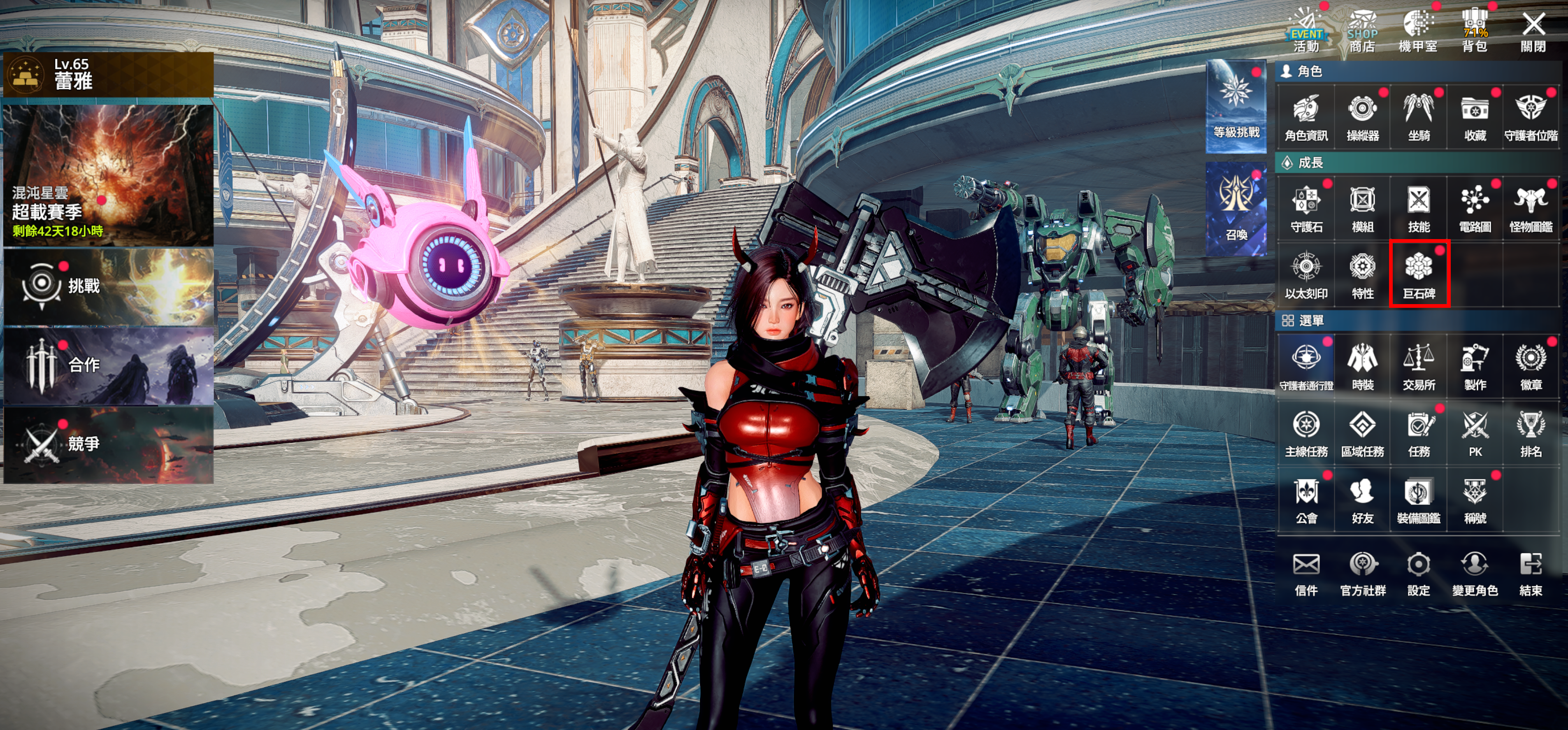Screen dimensions: 1568x730
Task: Select the 挑戰 challenge mode banner
Action: (x=108, y=286)
